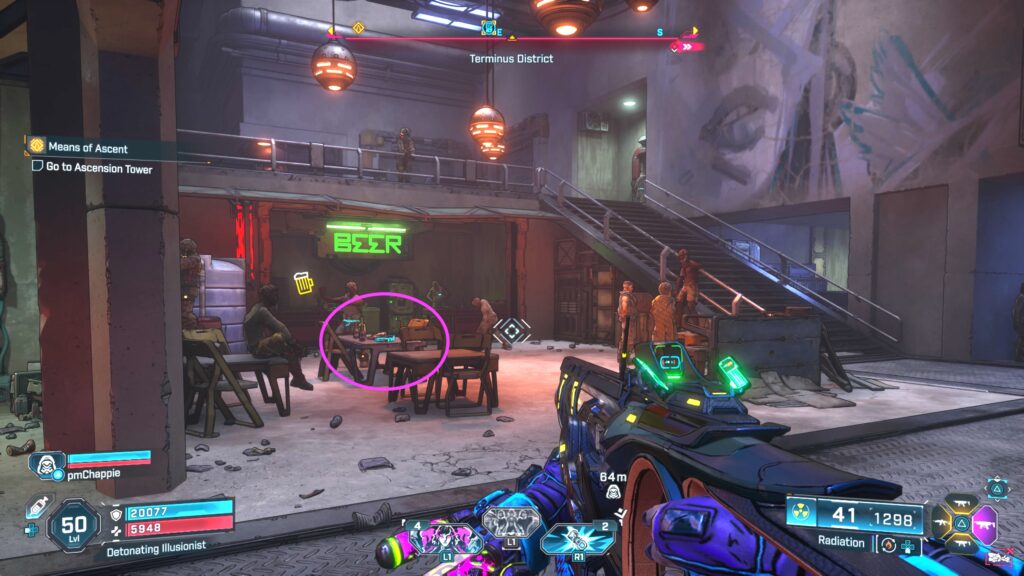1024x576 pixels.
Task: Click the grey ultimate skill icon
Action: click(x=511, y=523)
